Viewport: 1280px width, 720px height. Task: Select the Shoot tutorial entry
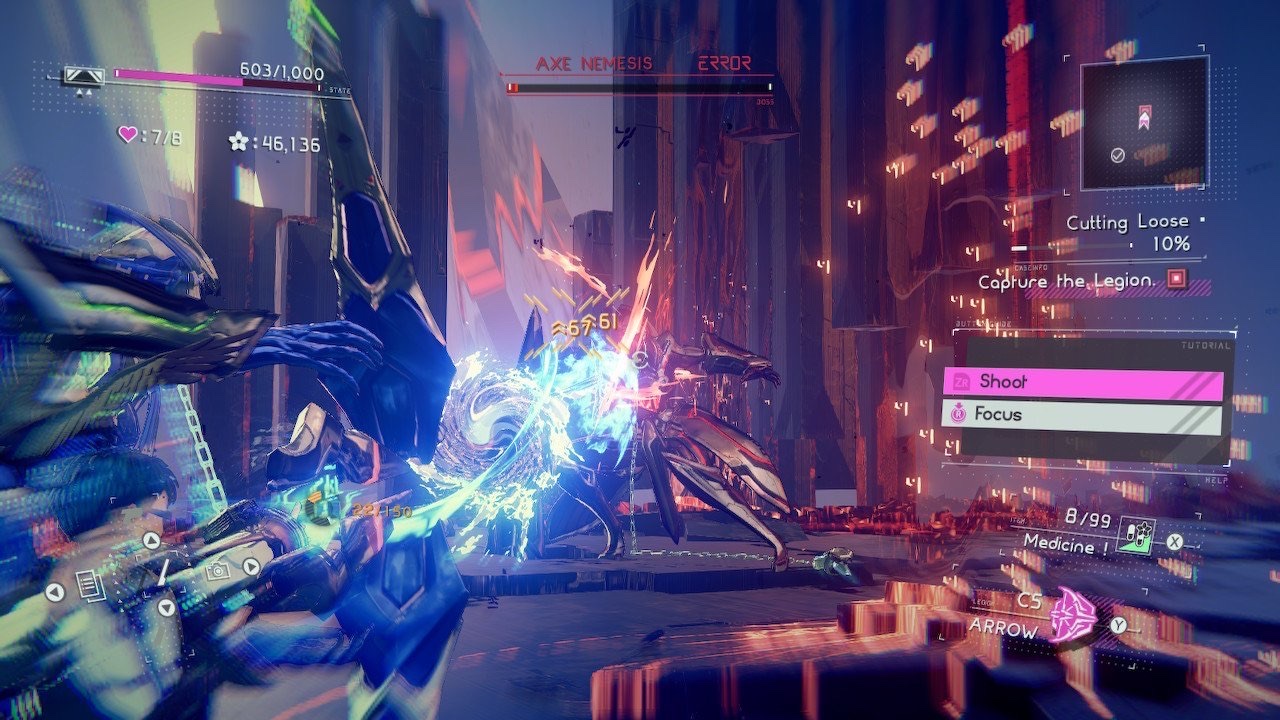coord(1083,382)
